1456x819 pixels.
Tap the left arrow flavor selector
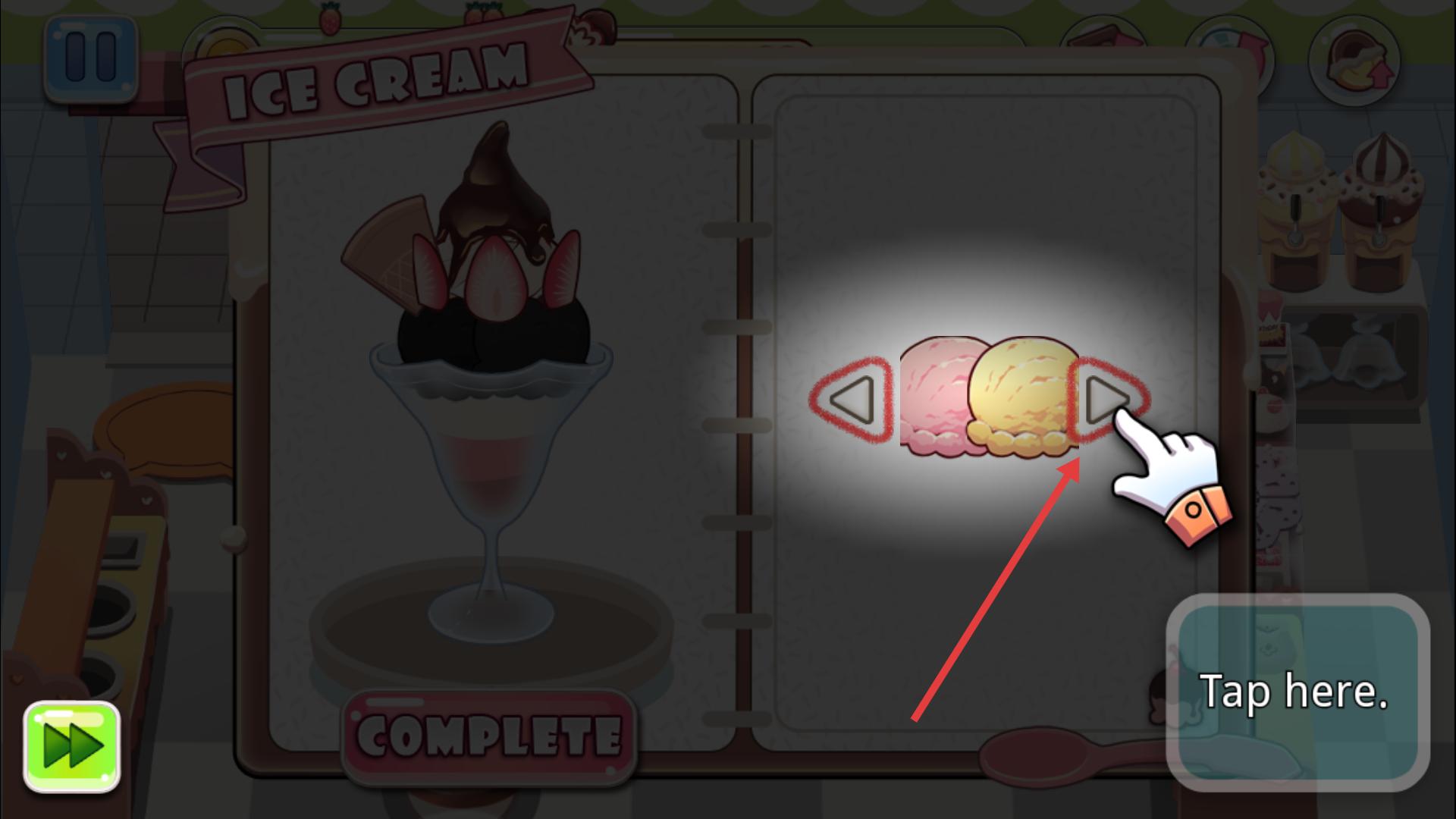coord(851,400)
